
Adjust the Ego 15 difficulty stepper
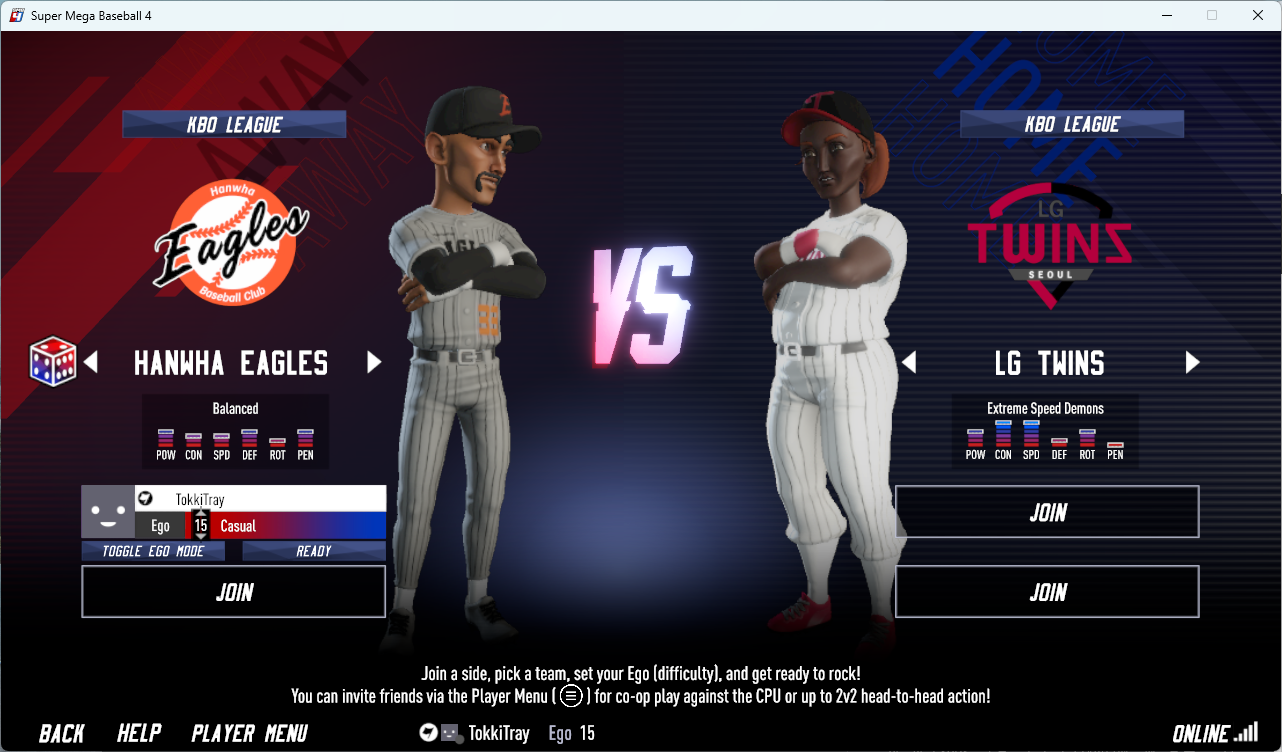pos(201,525)
